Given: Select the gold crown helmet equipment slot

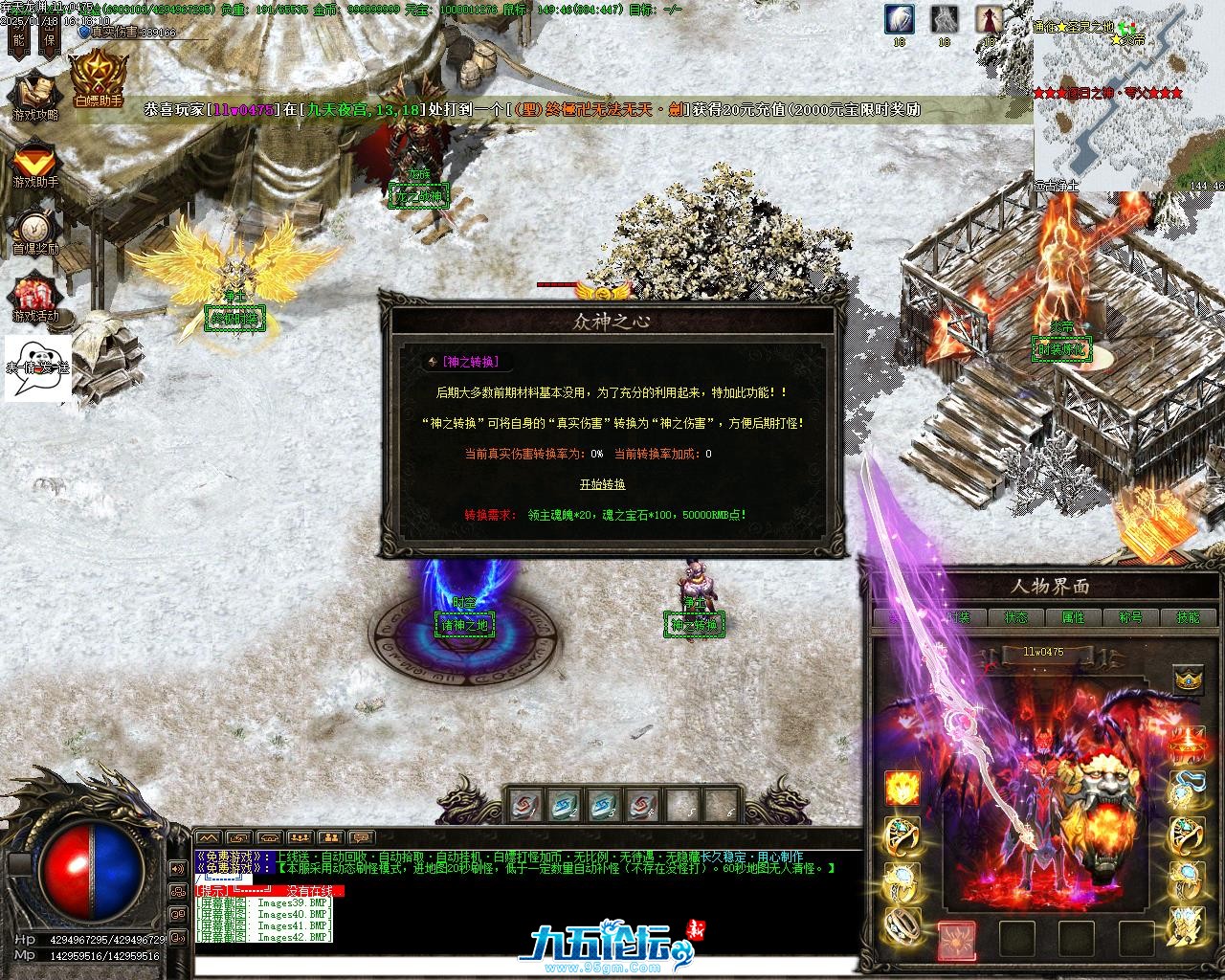Looking at the screenshot, I should 1188,679.
